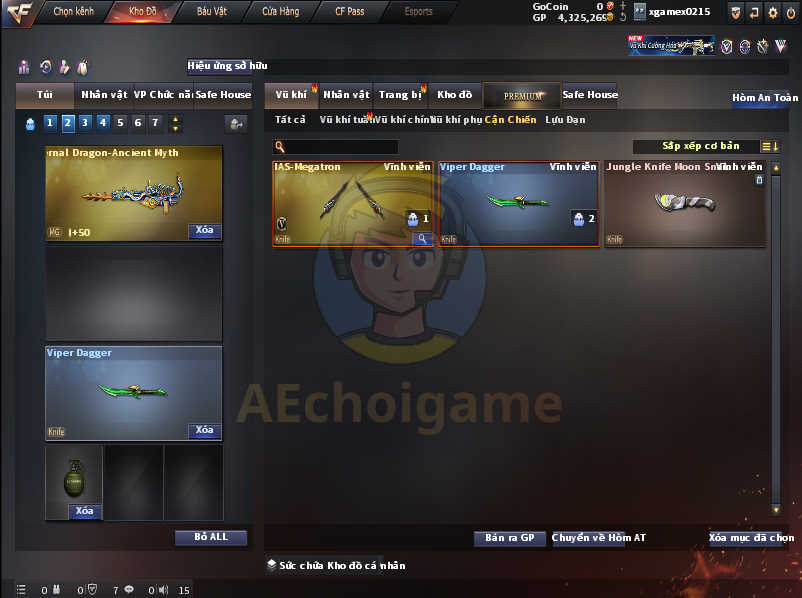The image size is (802, 598).
Task: Open settings with the gear icon
Action: click(x=772, y=12)
